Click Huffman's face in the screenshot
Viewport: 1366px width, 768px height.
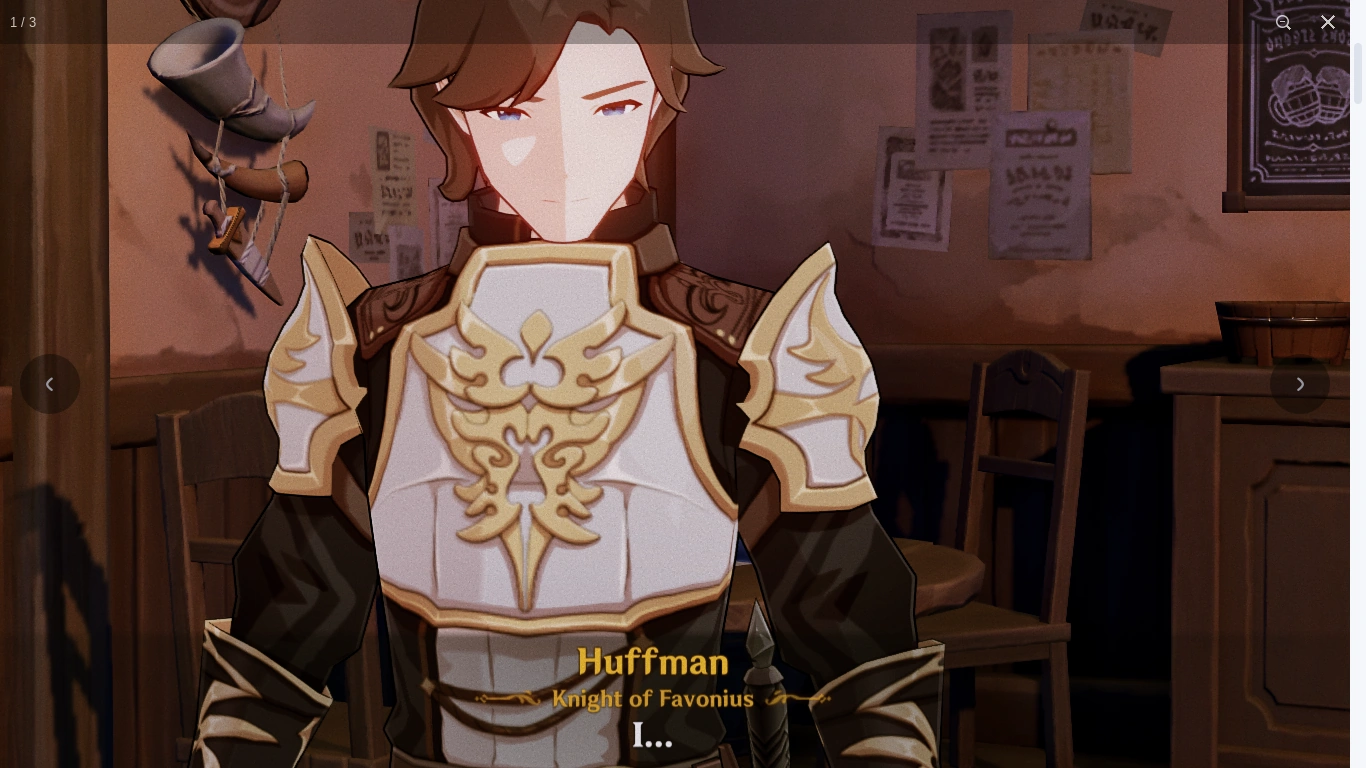pos(560,130)
